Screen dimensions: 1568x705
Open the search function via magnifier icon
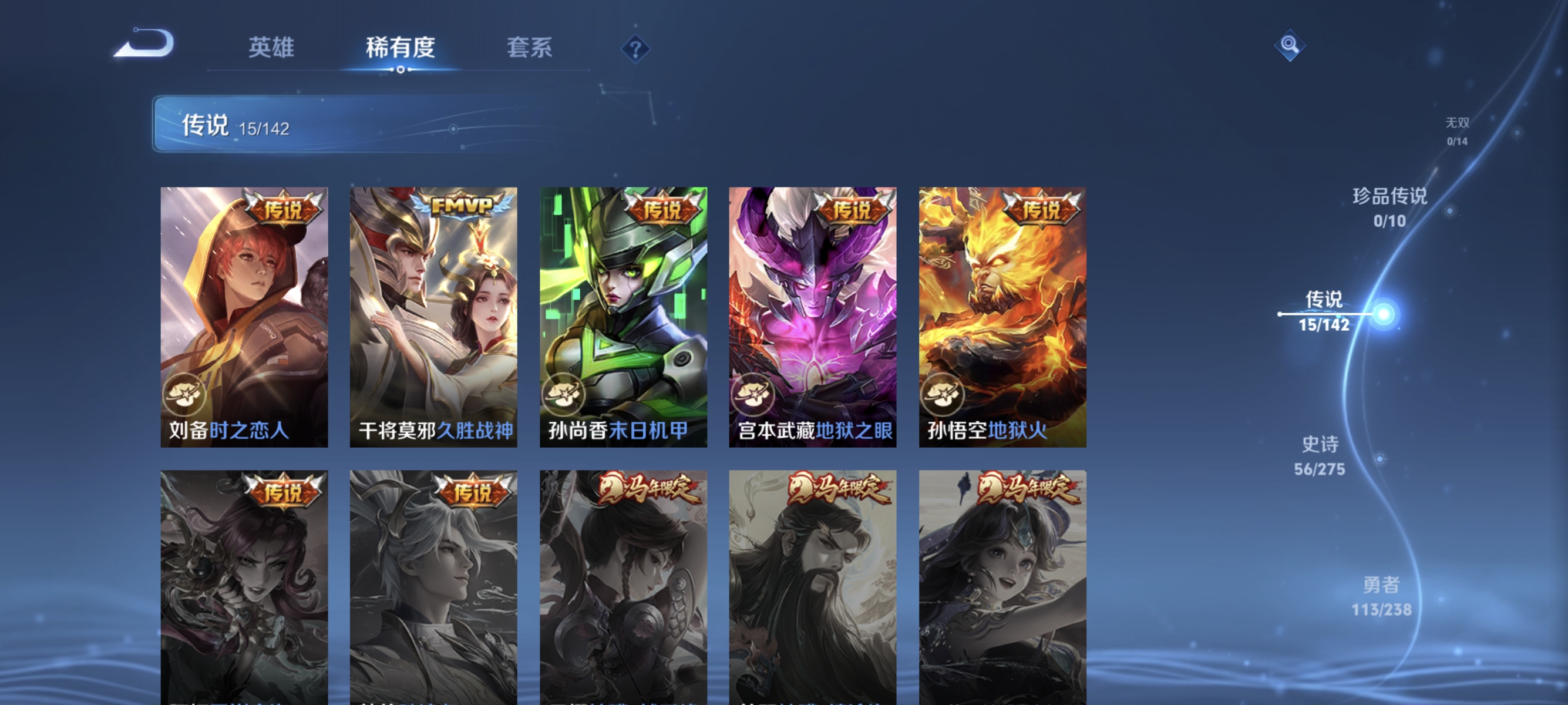[x=1290, y=45]
